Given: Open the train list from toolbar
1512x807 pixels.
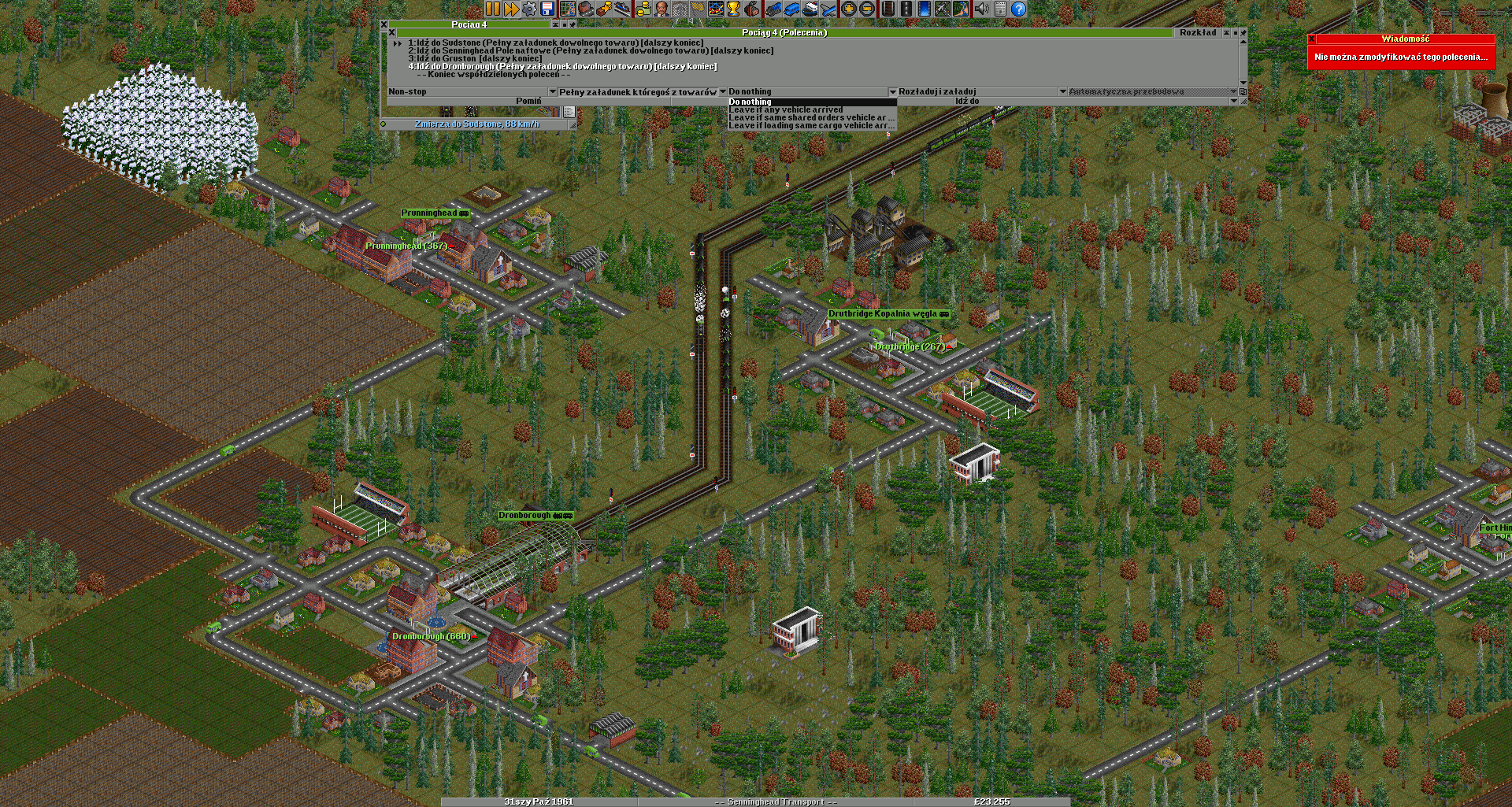Looking at the screenshot, I should pyautogui.click(x=774, y=9).
